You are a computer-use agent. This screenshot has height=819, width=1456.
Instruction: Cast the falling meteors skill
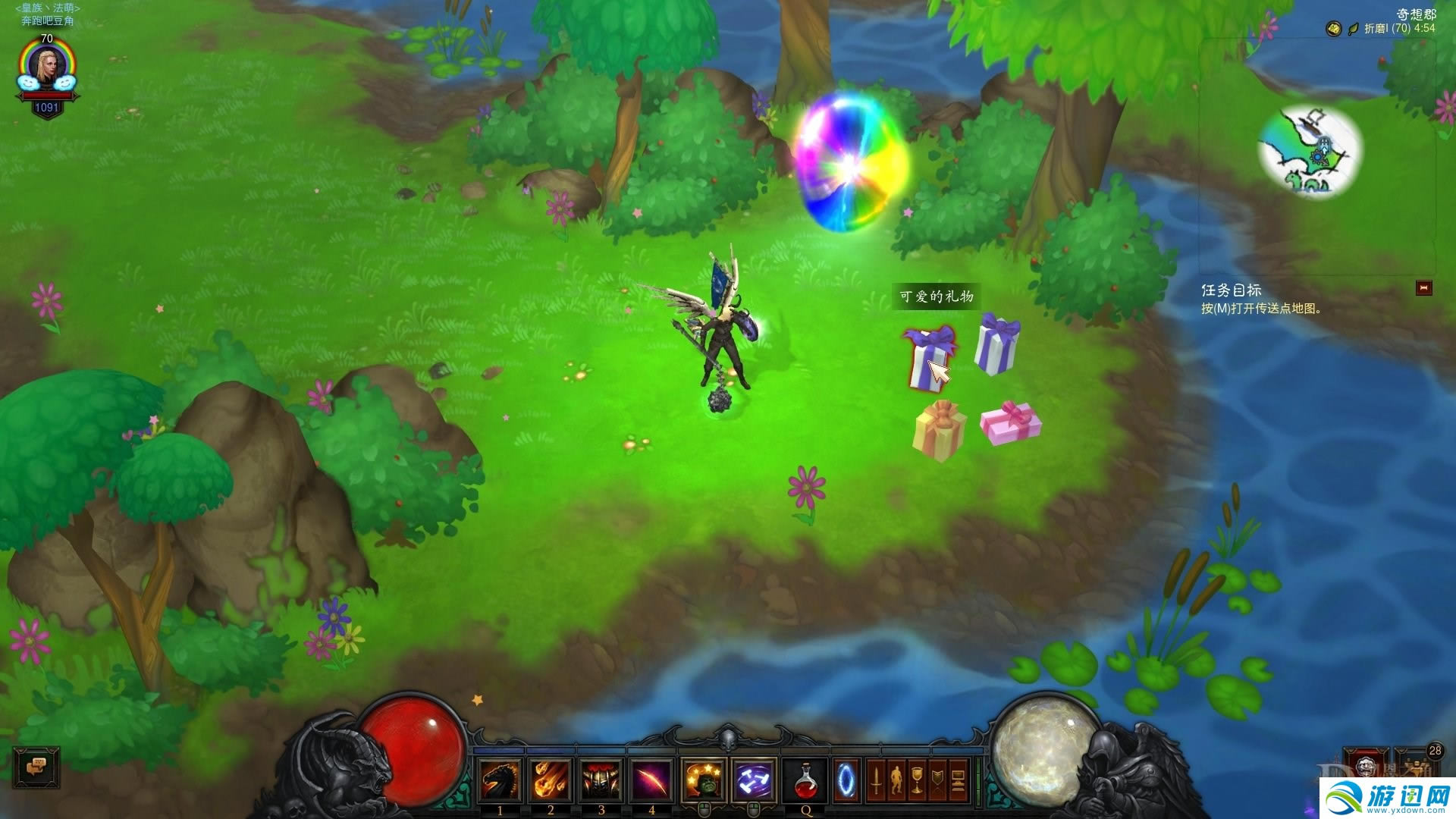pyautogui.click(x=551, y=780)
